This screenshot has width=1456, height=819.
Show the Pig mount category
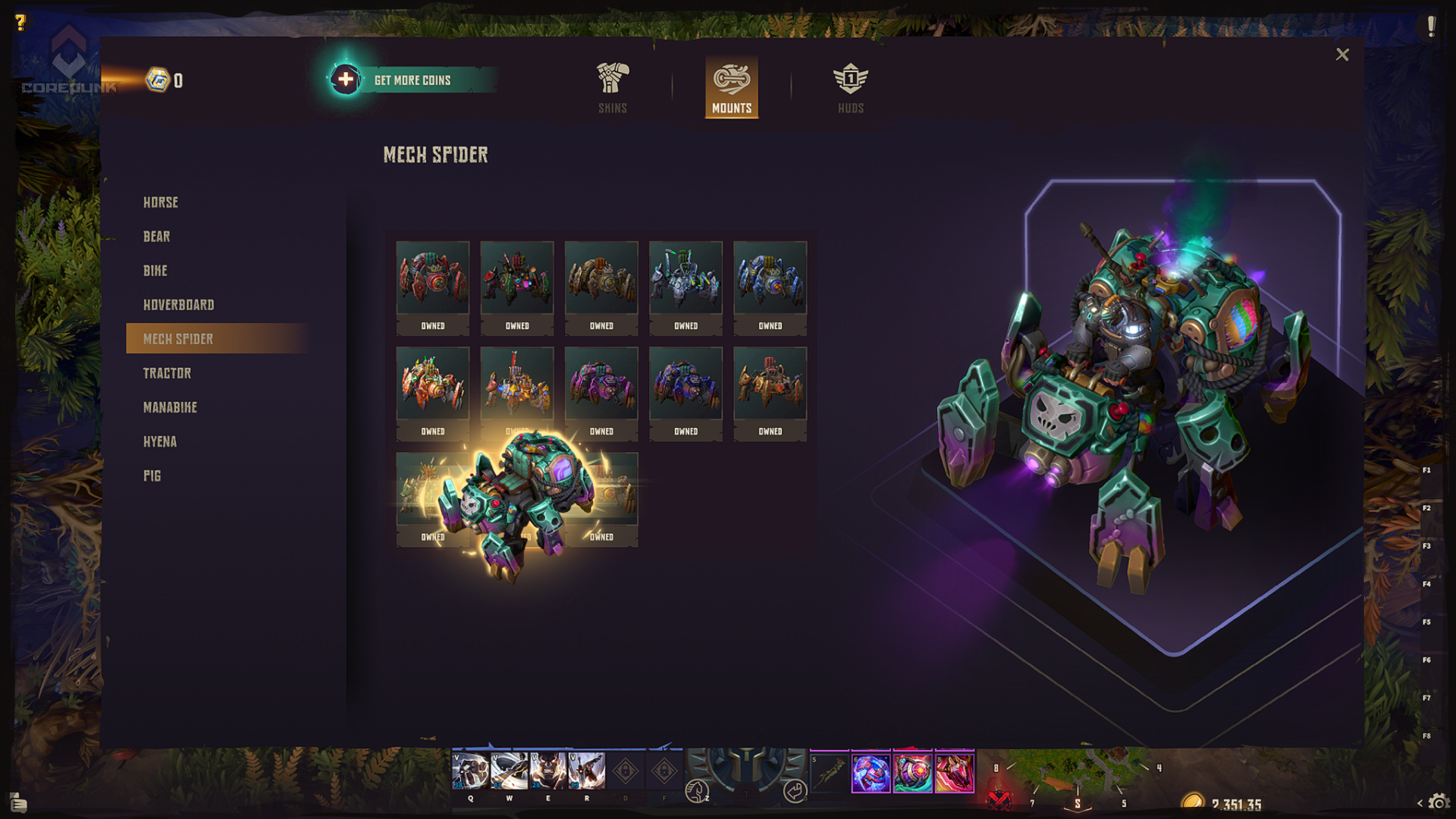pyautogui.click(x=152, y=475)
